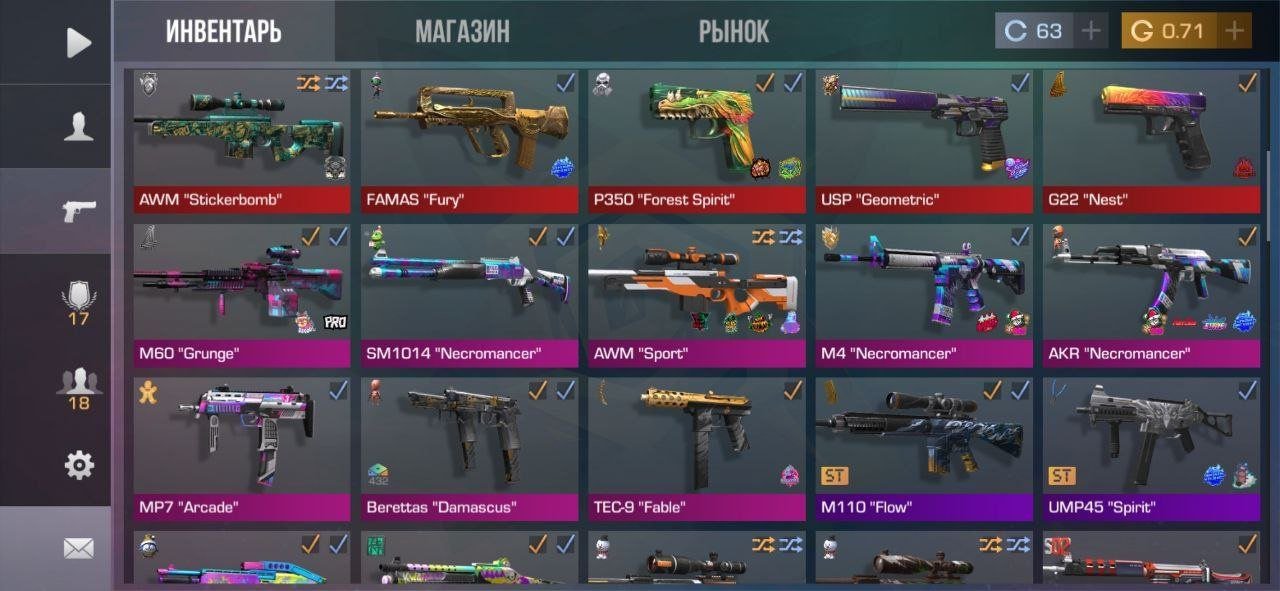Pick the P350 "Forest Spirit" pistol
This screenshot has height=591, width=1280.
pos(696,140)
